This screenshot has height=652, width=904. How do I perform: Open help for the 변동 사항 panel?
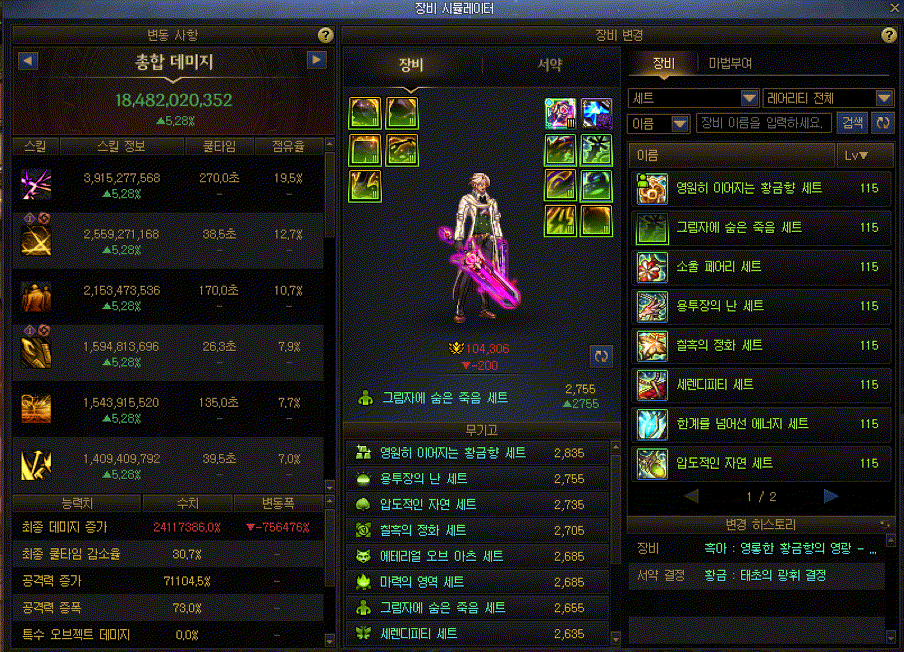coord(325,35)
